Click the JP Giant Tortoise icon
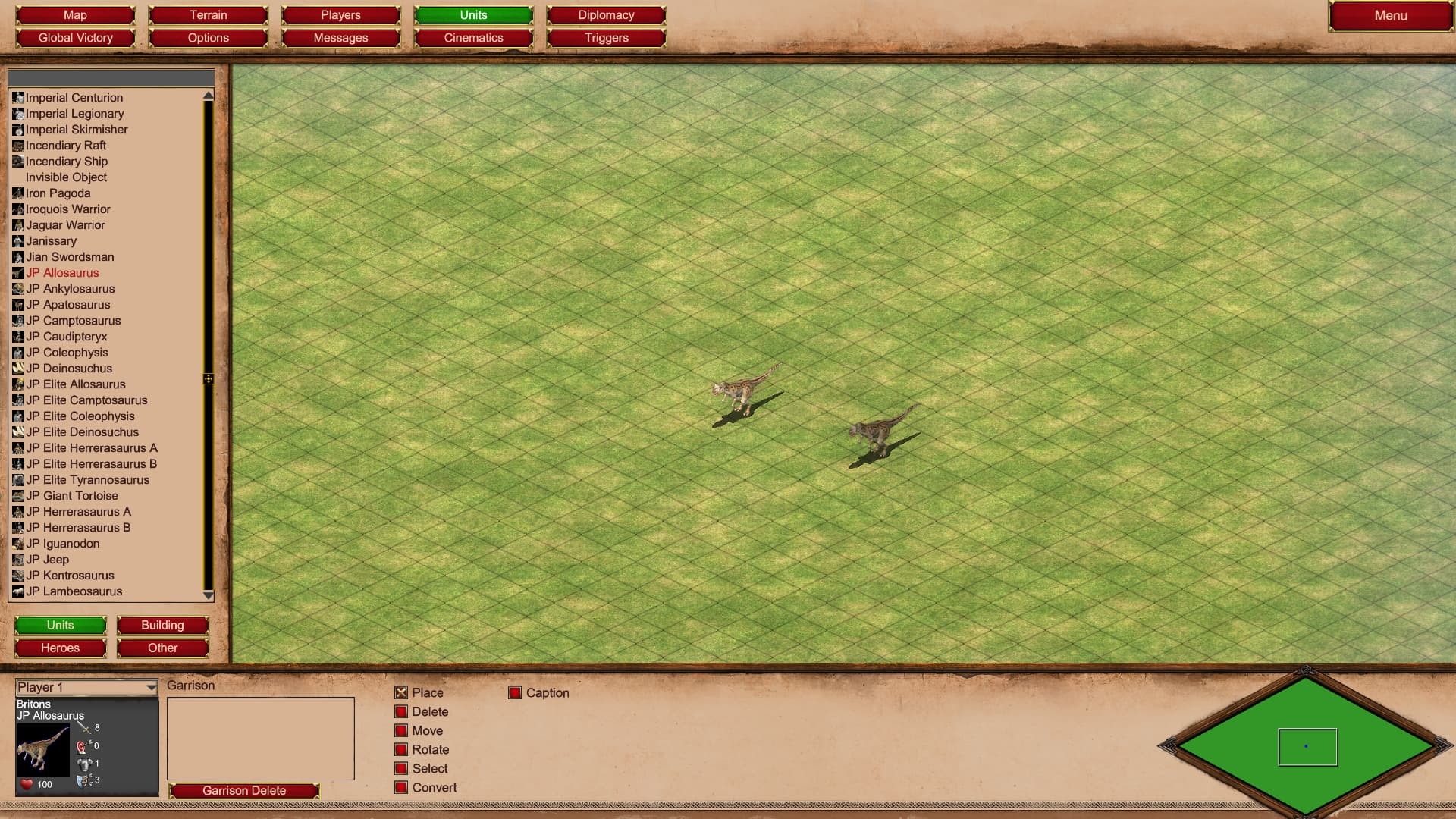The image size is (1456, 819). point(17,496)
